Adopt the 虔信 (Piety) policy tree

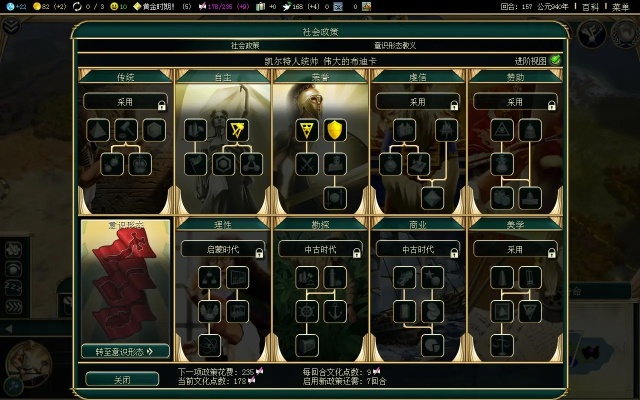pos(418,102)
